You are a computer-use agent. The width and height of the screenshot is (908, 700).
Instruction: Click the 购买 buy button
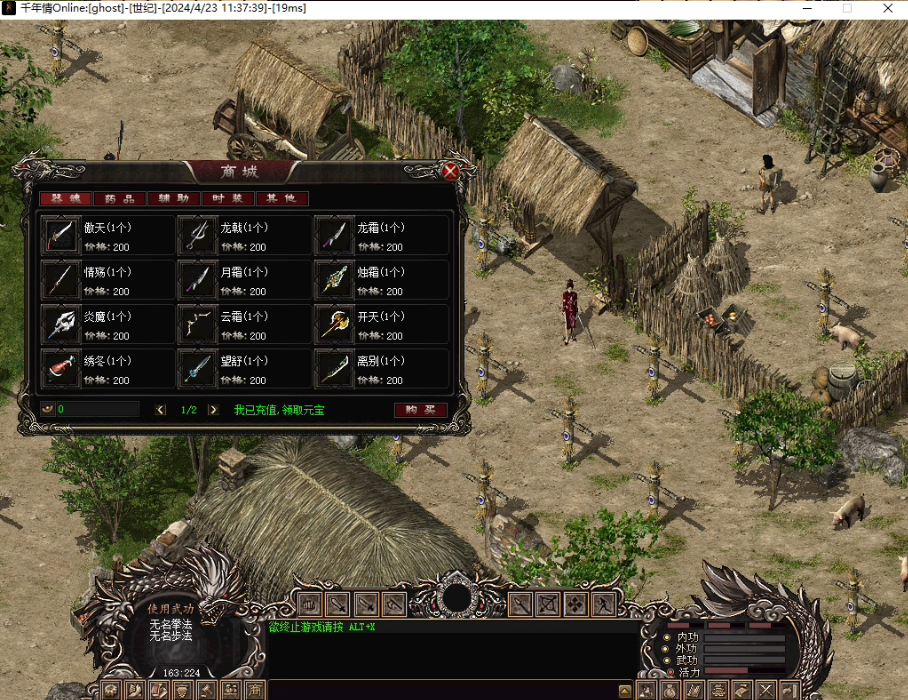(420, 410)
